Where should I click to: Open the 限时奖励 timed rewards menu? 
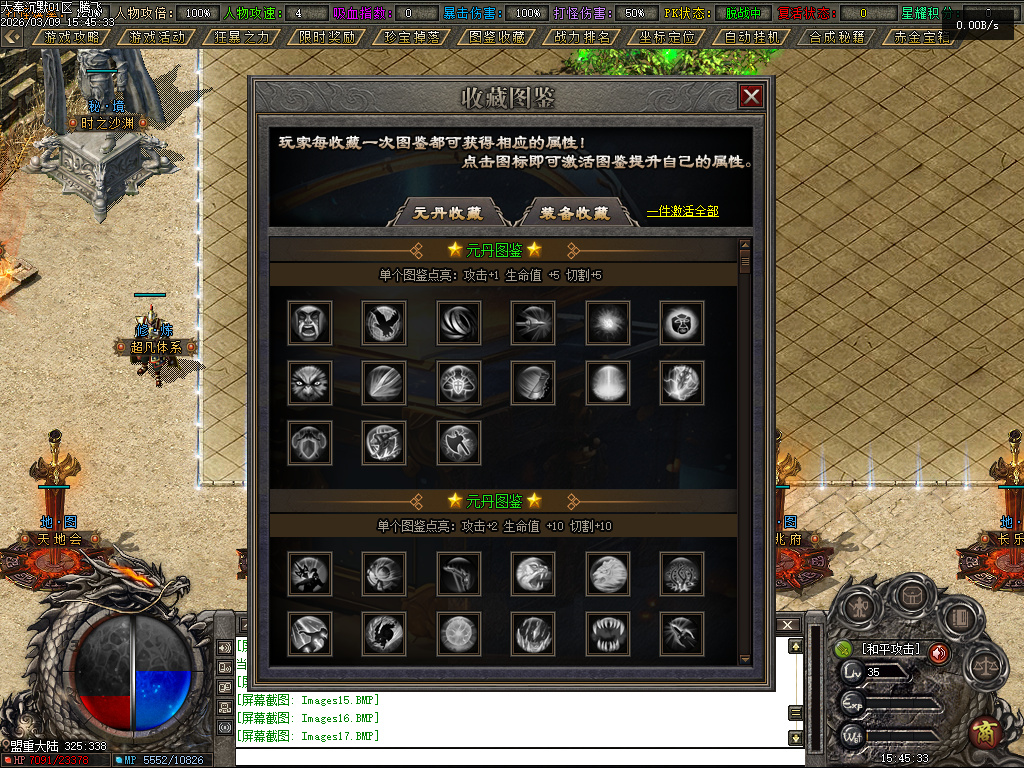327,37
